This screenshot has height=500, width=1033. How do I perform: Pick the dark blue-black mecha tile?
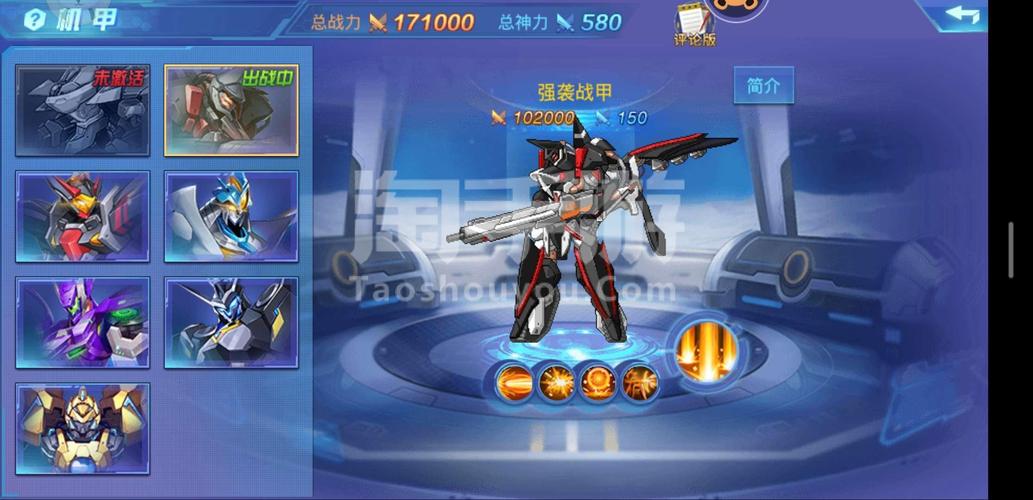point(231,322)
